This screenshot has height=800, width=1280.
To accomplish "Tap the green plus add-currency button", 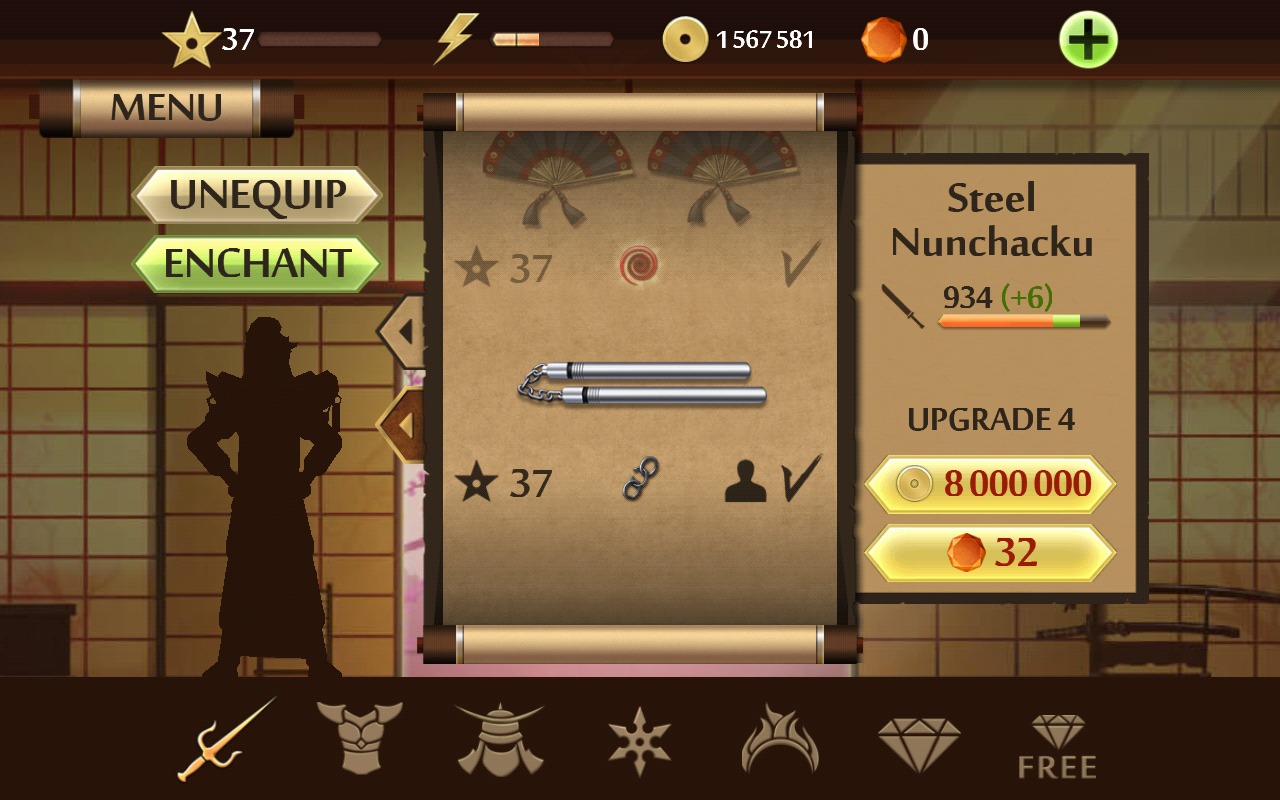I will point(1088,40).
